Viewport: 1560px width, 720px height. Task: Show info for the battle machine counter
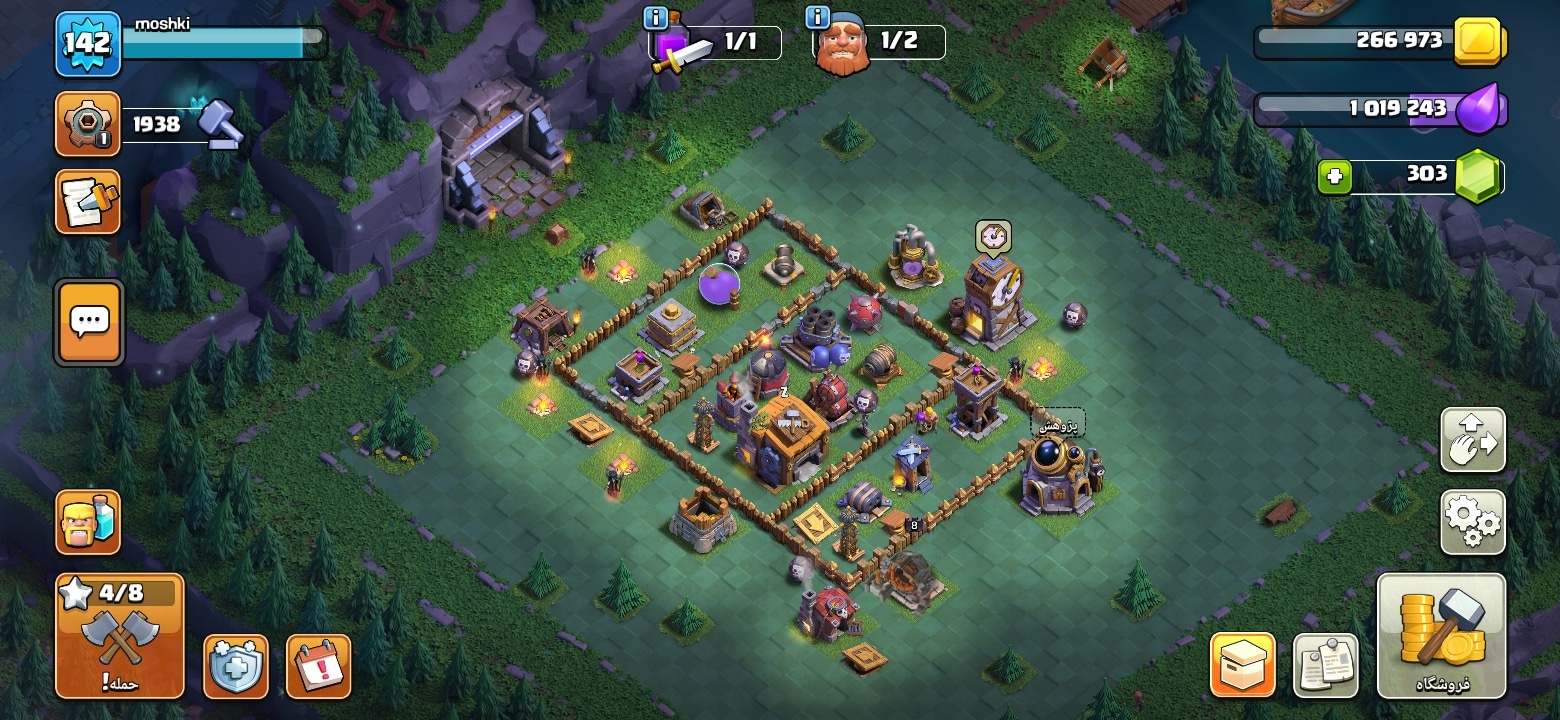pos(656,18)
